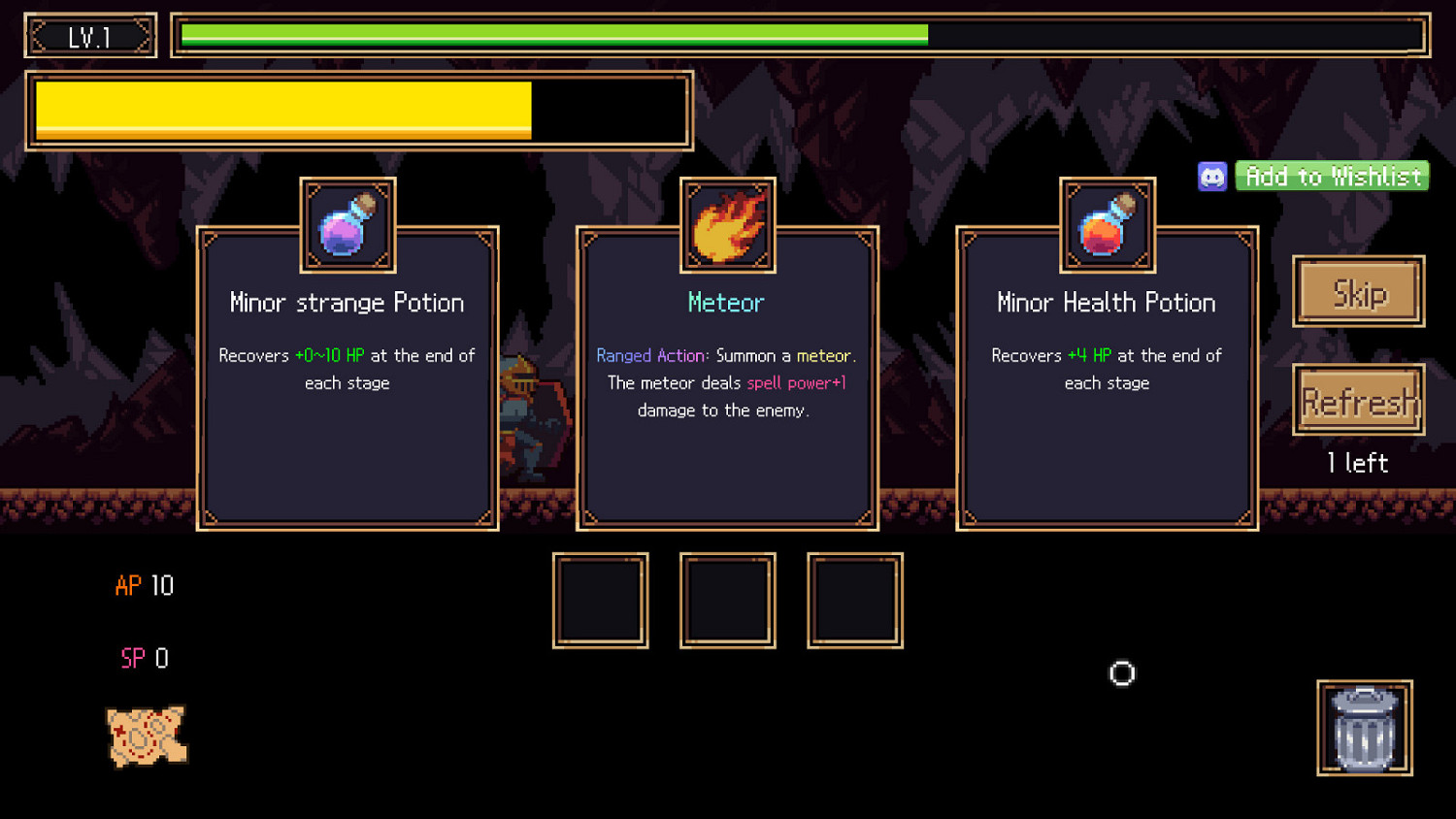1456x819 pixels.
Task: Click the AP orange stat icon label
Action: tap(126, 586)
